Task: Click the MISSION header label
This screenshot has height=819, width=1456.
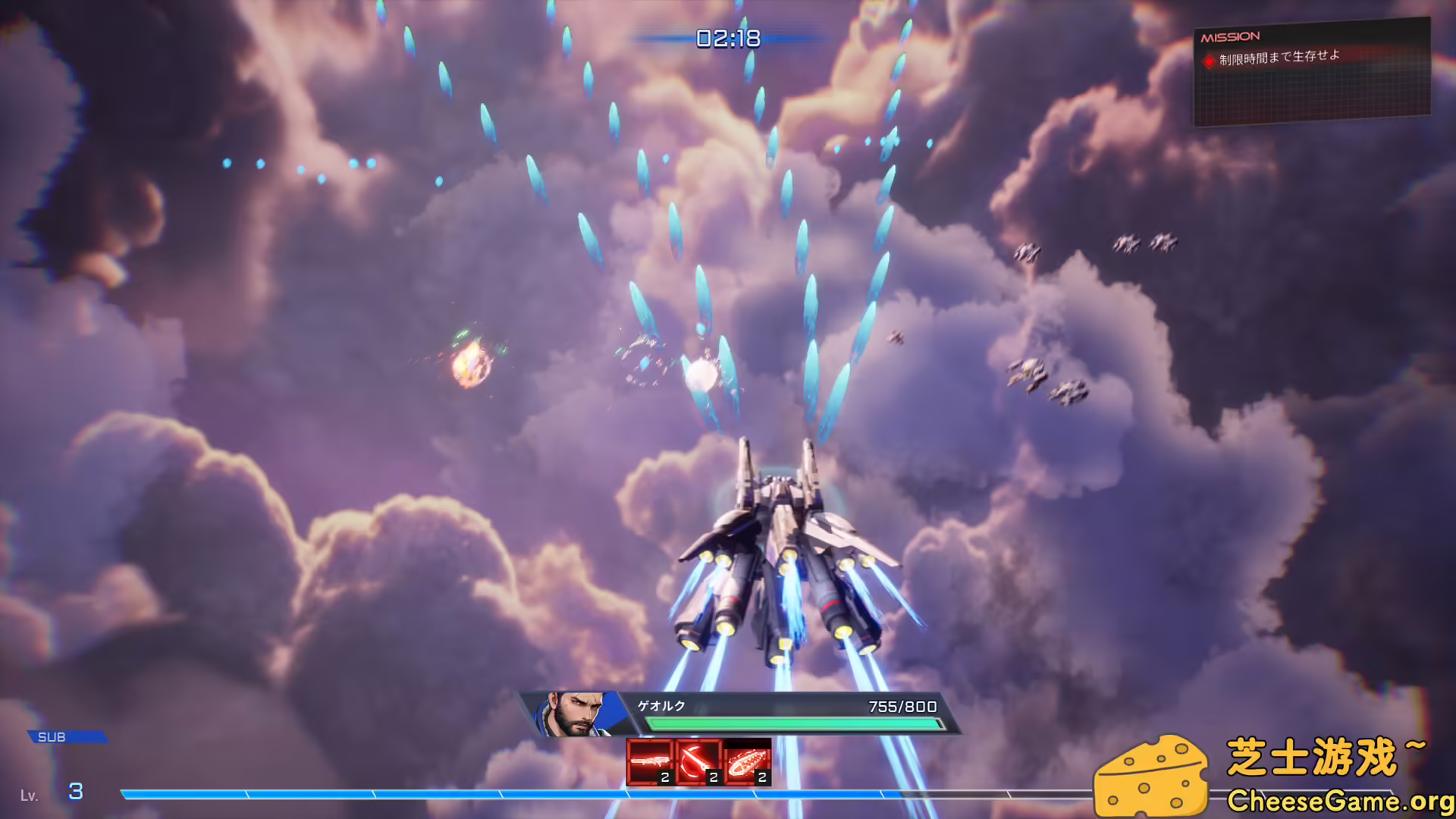Action: pos(1228,36)
